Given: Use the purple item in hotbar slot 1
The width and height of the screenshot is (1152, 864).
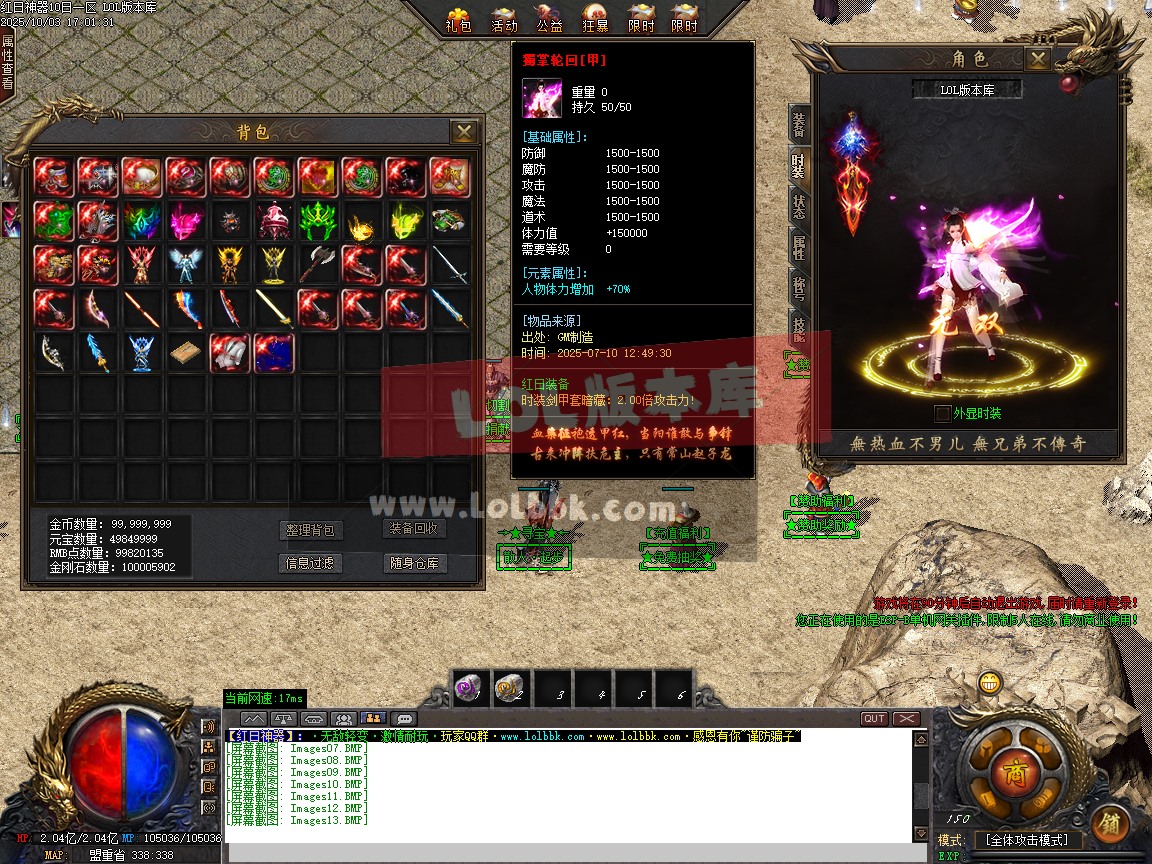Looking at the screenshot, I should 469,688.
